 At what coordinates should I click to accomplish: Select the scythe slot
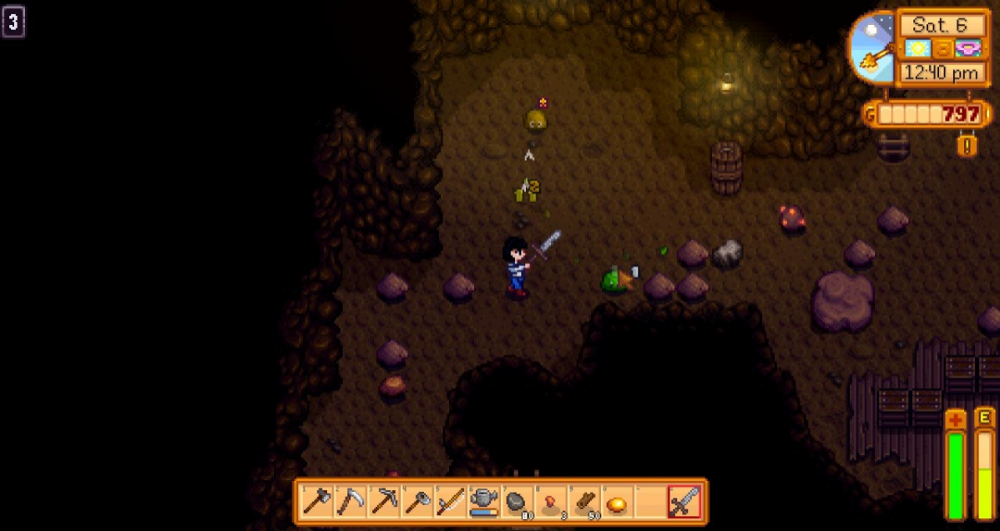point(350,501)
